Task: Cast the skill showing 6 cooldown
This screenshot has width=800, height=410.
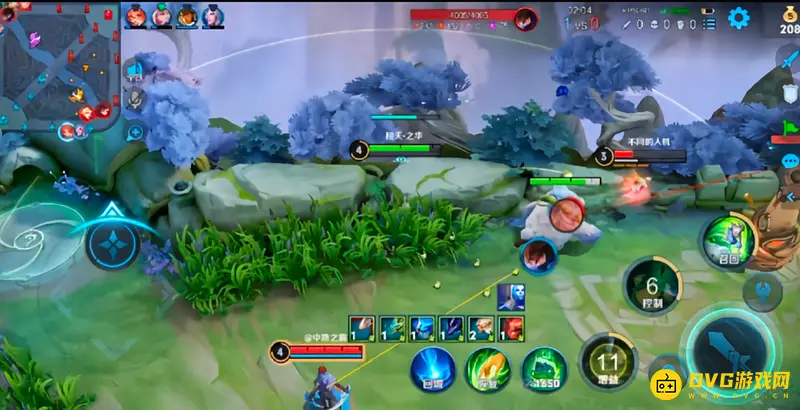Action: pos(651,285)
